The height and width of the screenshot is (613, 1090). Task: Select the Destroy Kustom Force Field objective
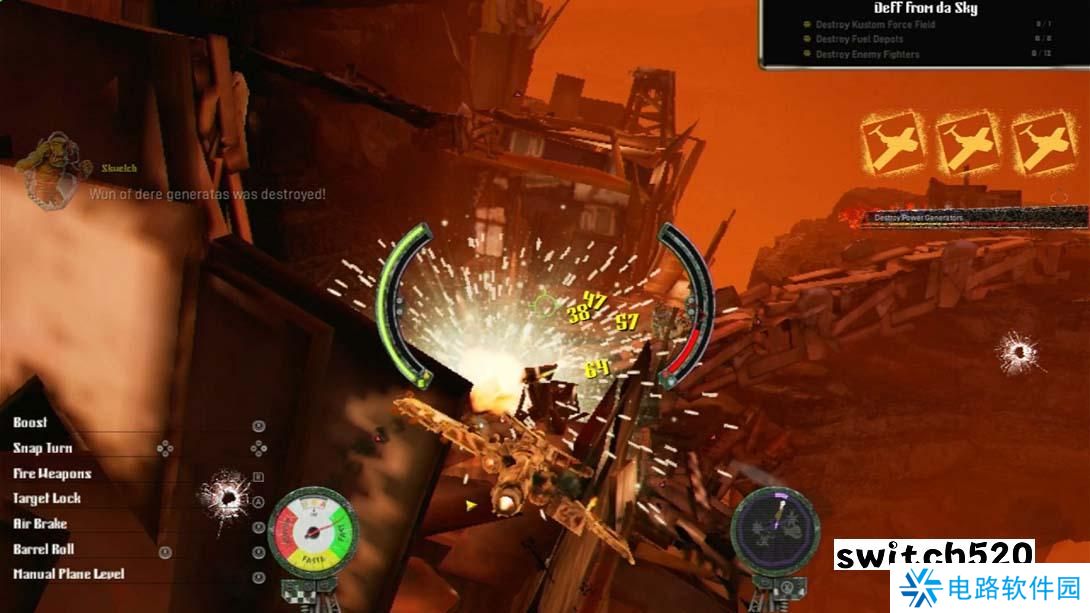(875, 25)
